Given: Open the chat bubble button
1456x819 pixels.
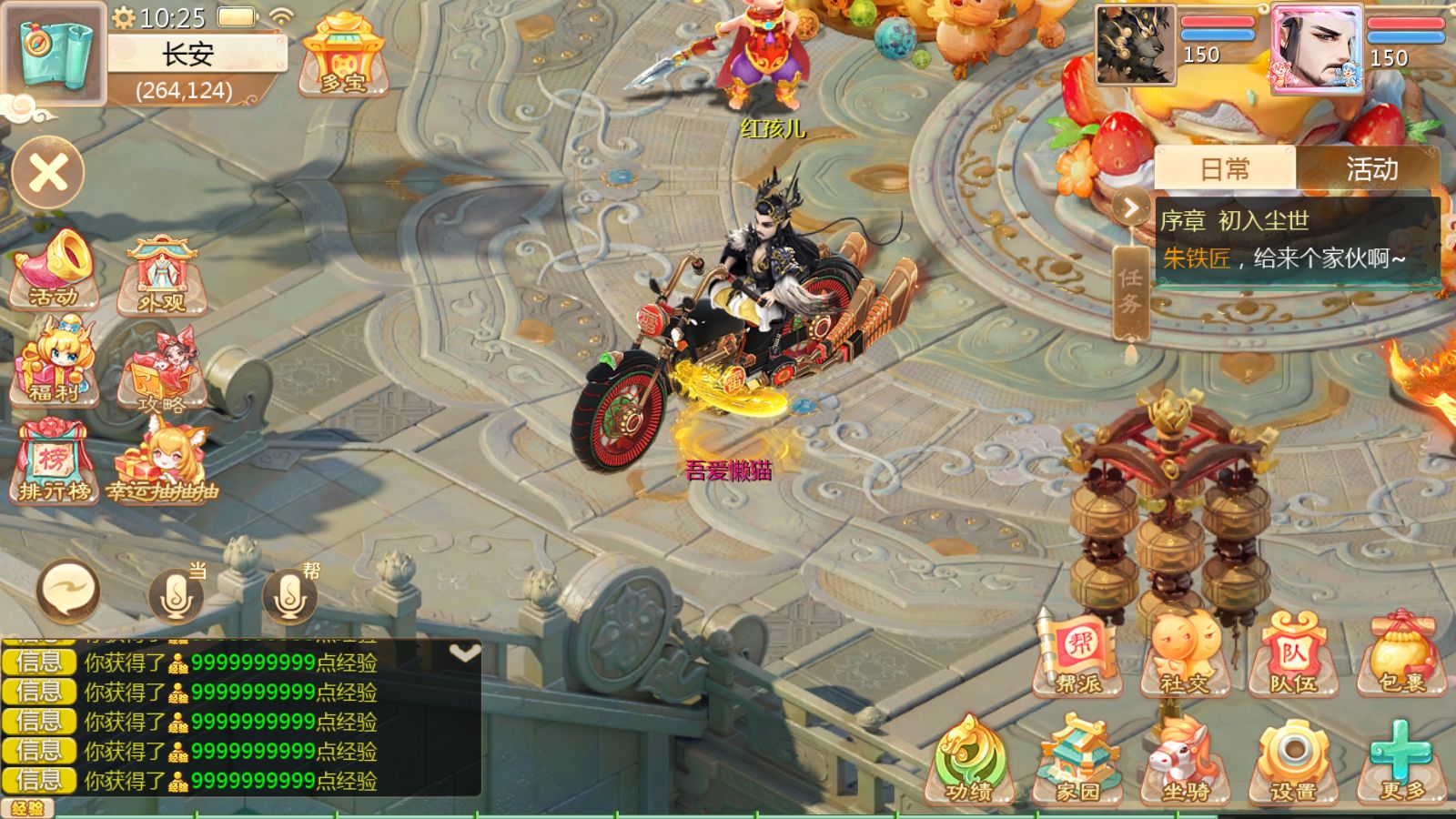Looking at the screenshot, I should (x=68, y=591).
